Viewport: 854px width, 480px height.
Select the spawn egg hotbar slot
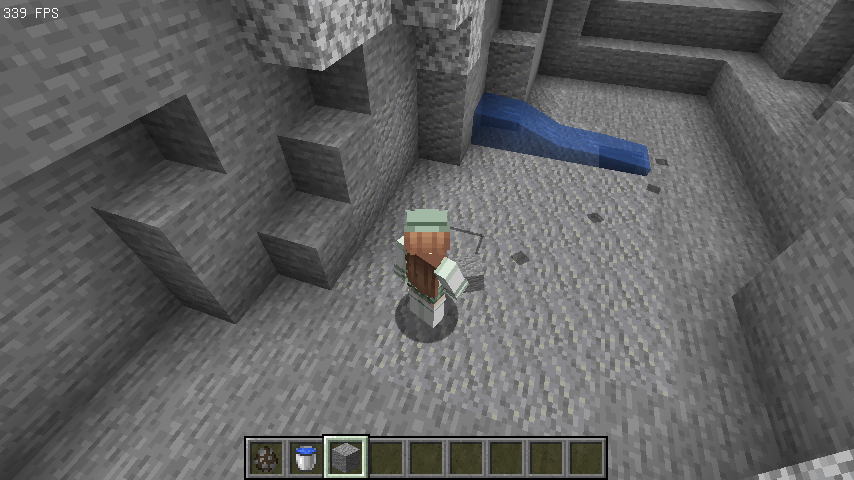[x=267, y=458]
